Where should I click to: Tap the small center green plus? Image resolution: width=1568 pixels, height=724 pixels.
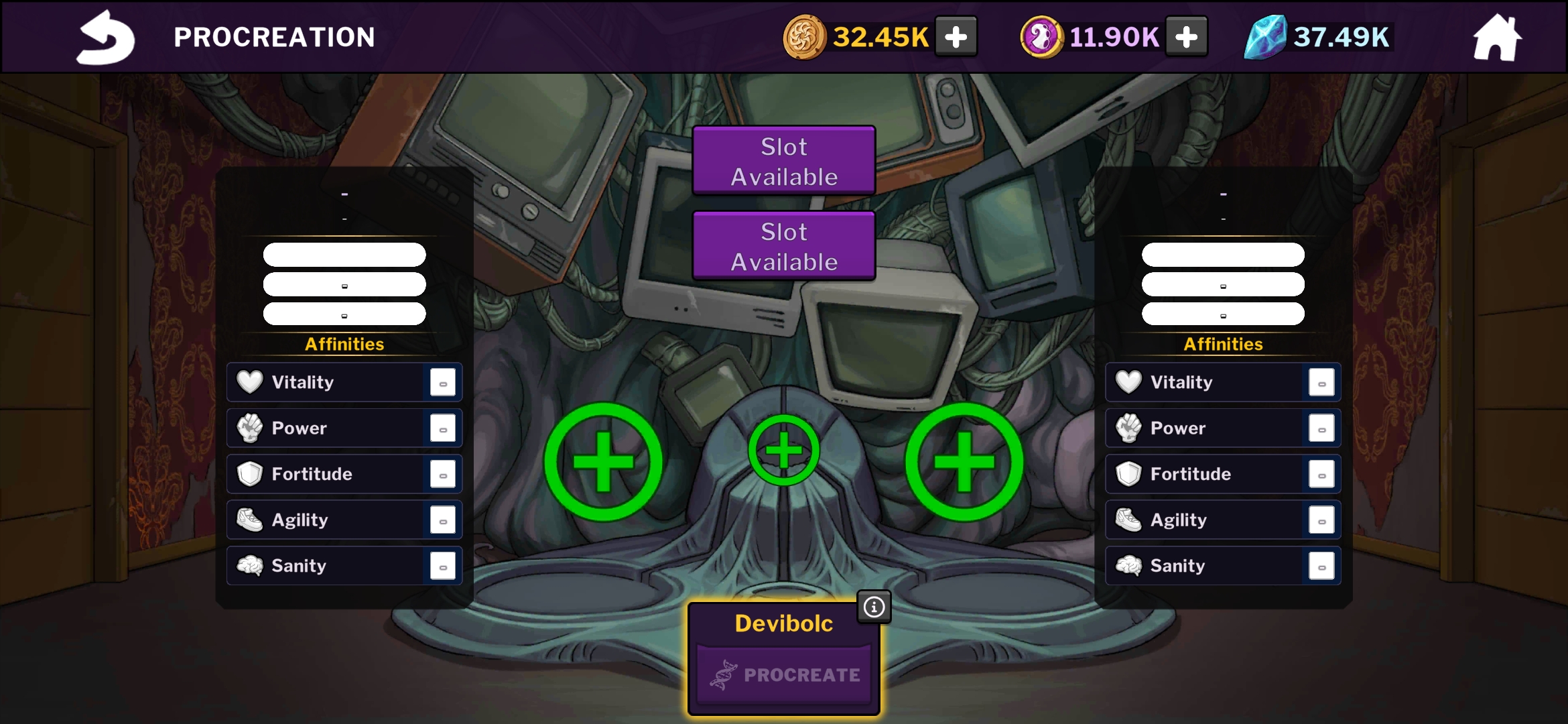pos(784,450)
